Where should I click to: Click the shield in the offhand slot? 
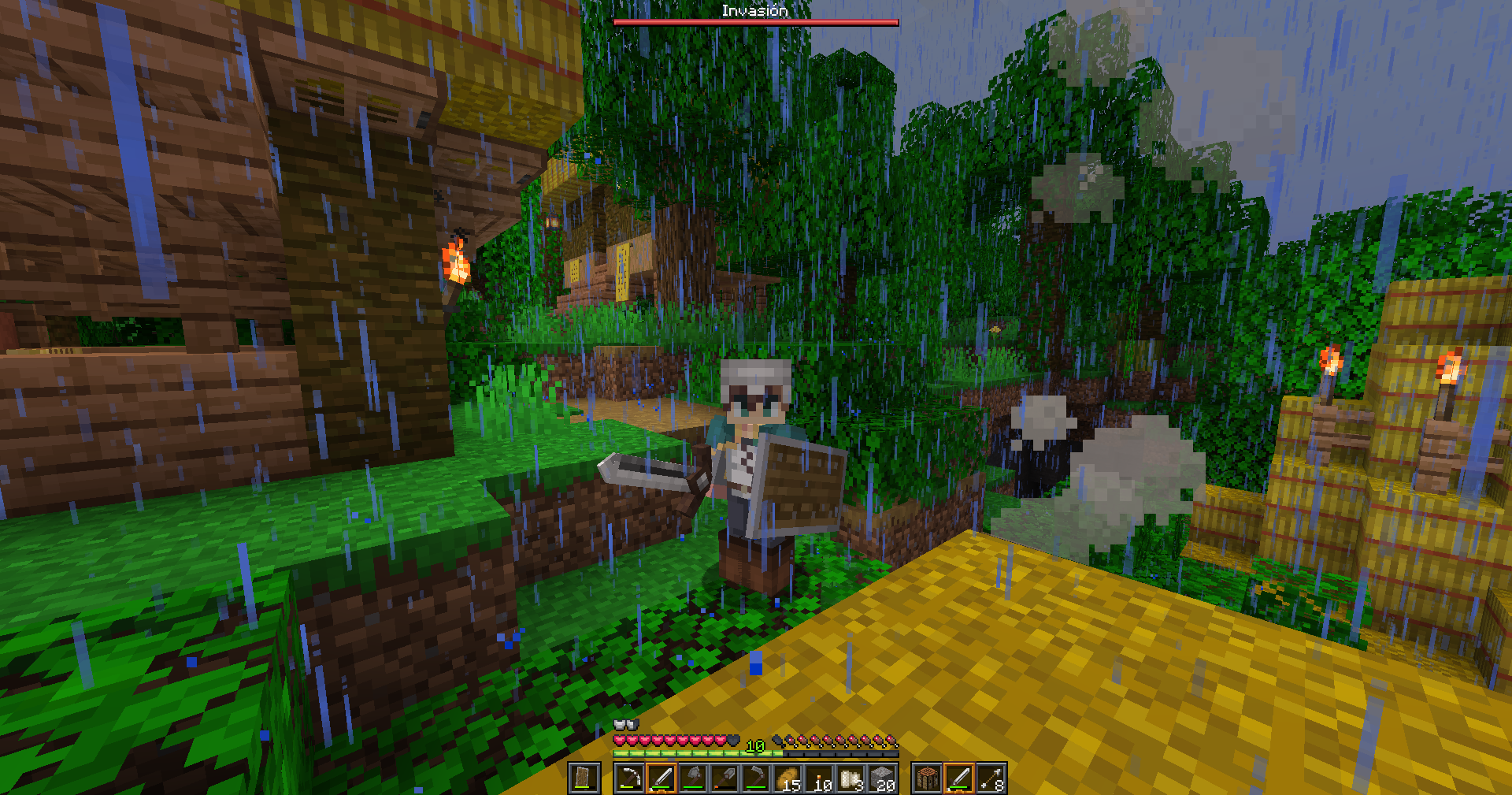583,778
